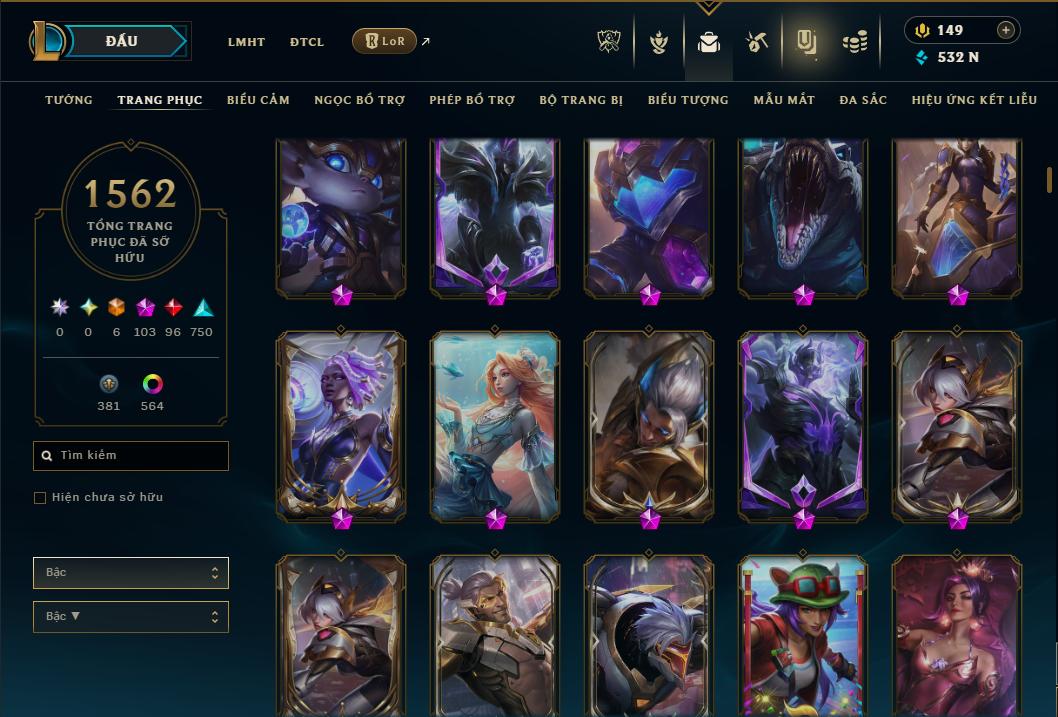Open the store coins icon
The width and height of the screenshot is (1058, 717).
(x=854, y=42)
